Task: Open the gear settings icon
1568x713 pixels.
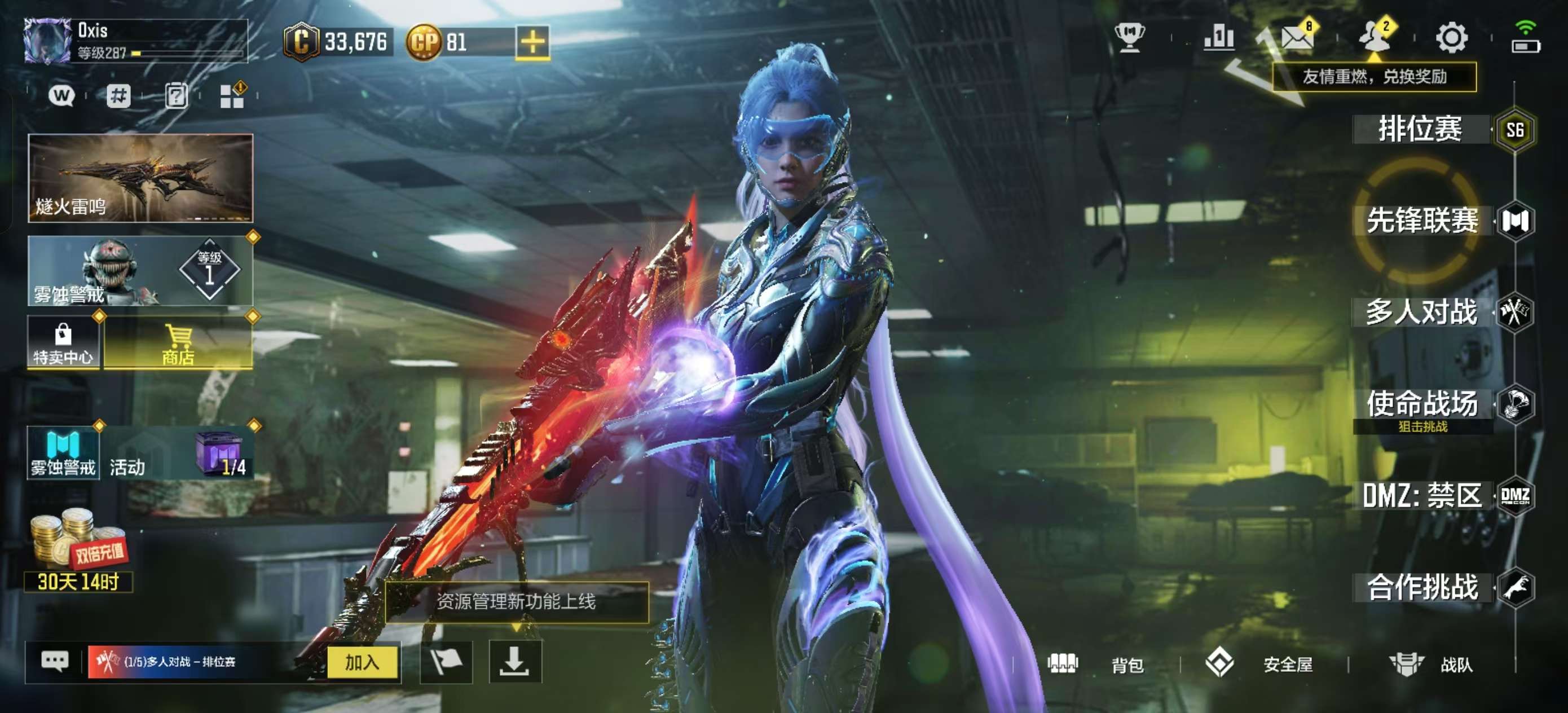Action: pyautogui.click(x=1452, y=38)
